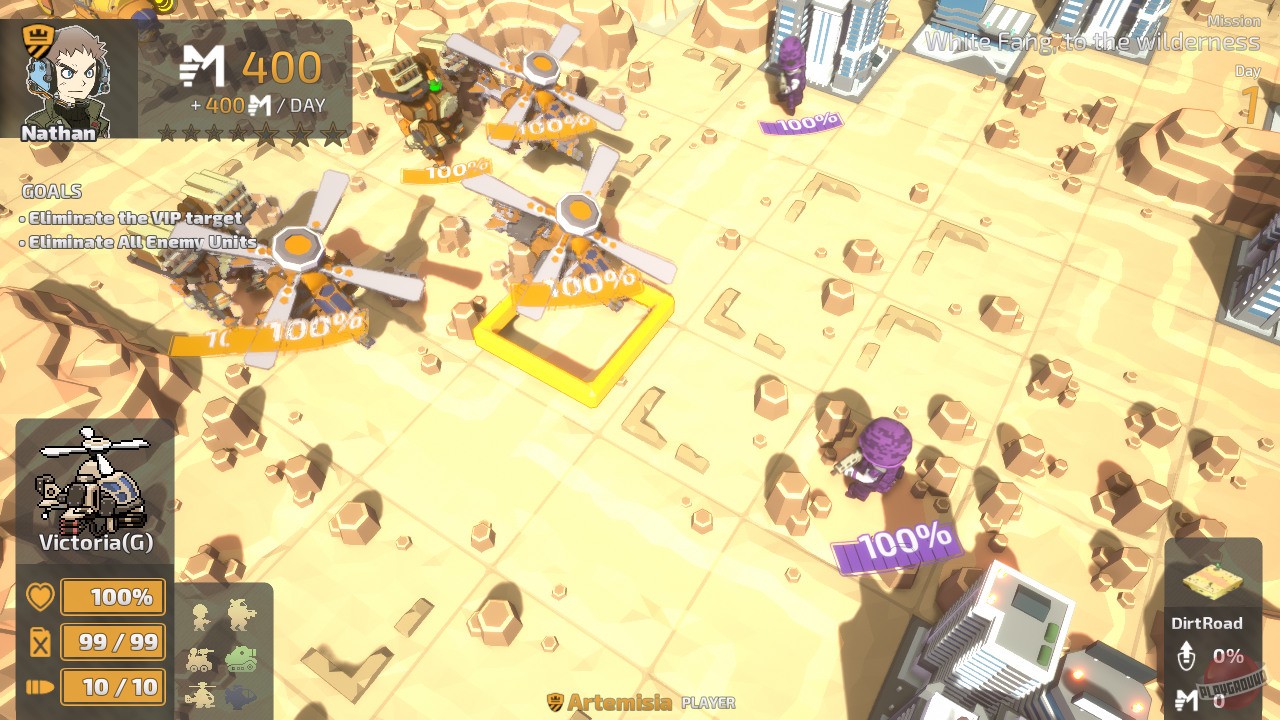
Task: Toggle the green tank unit filter
Action: point(242,660)
